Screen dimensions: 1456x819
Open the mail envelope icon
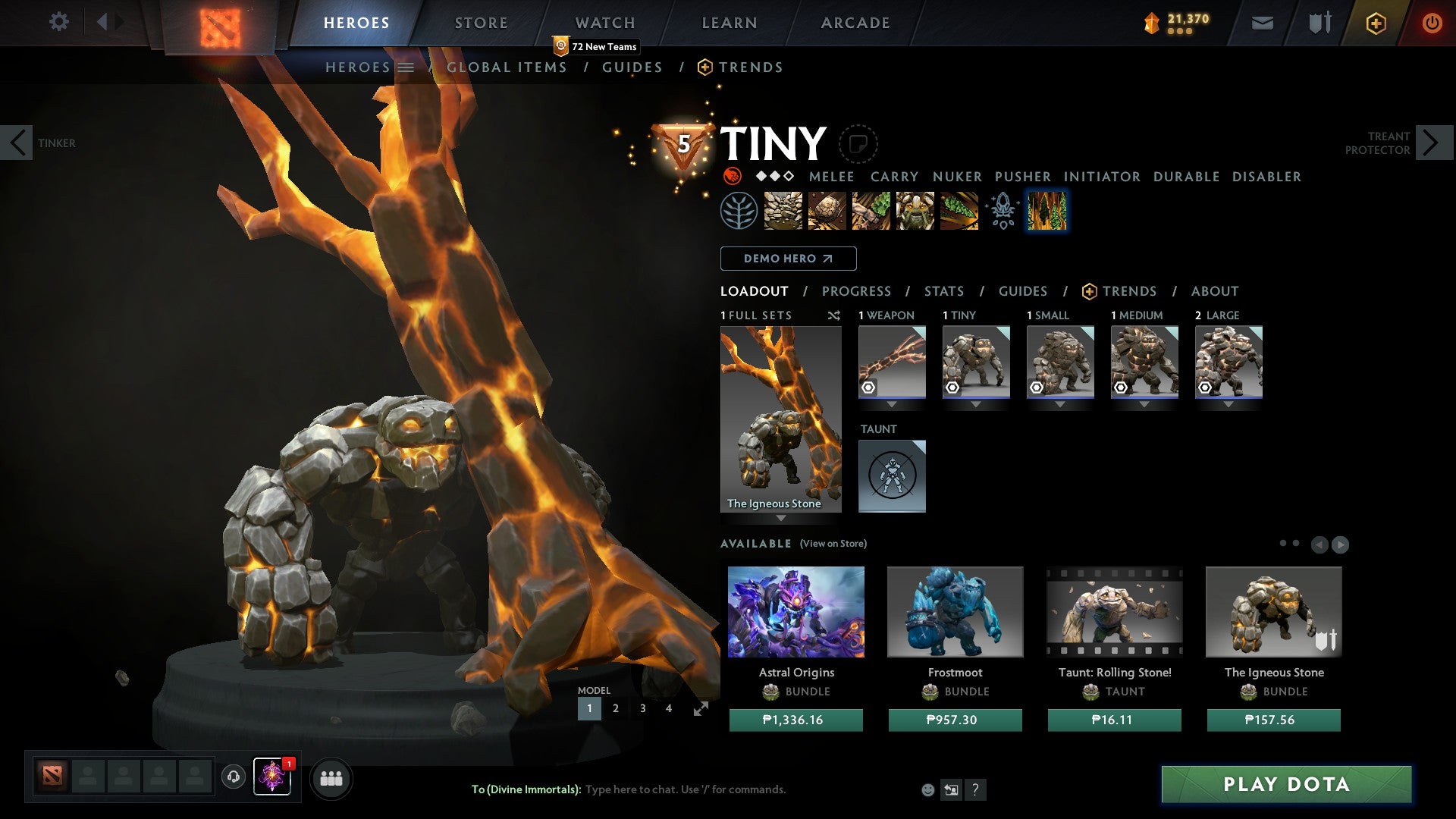click(x=1262, y=23)
